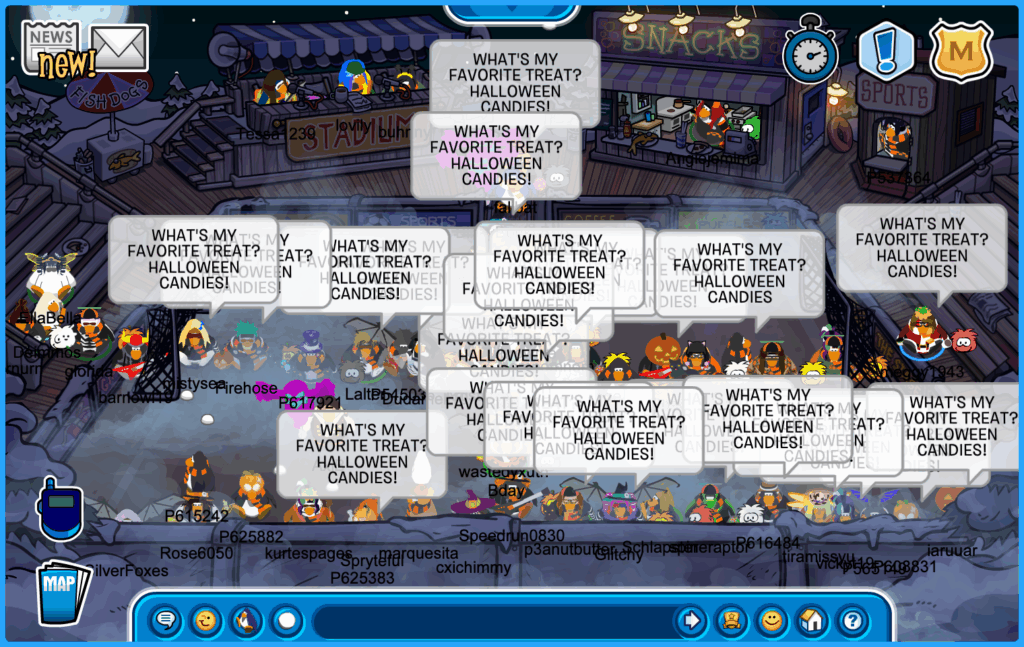Open the speech bubble quick-chat menu
This screenshot has width=1024, height=647.
[x=166, y=621]
